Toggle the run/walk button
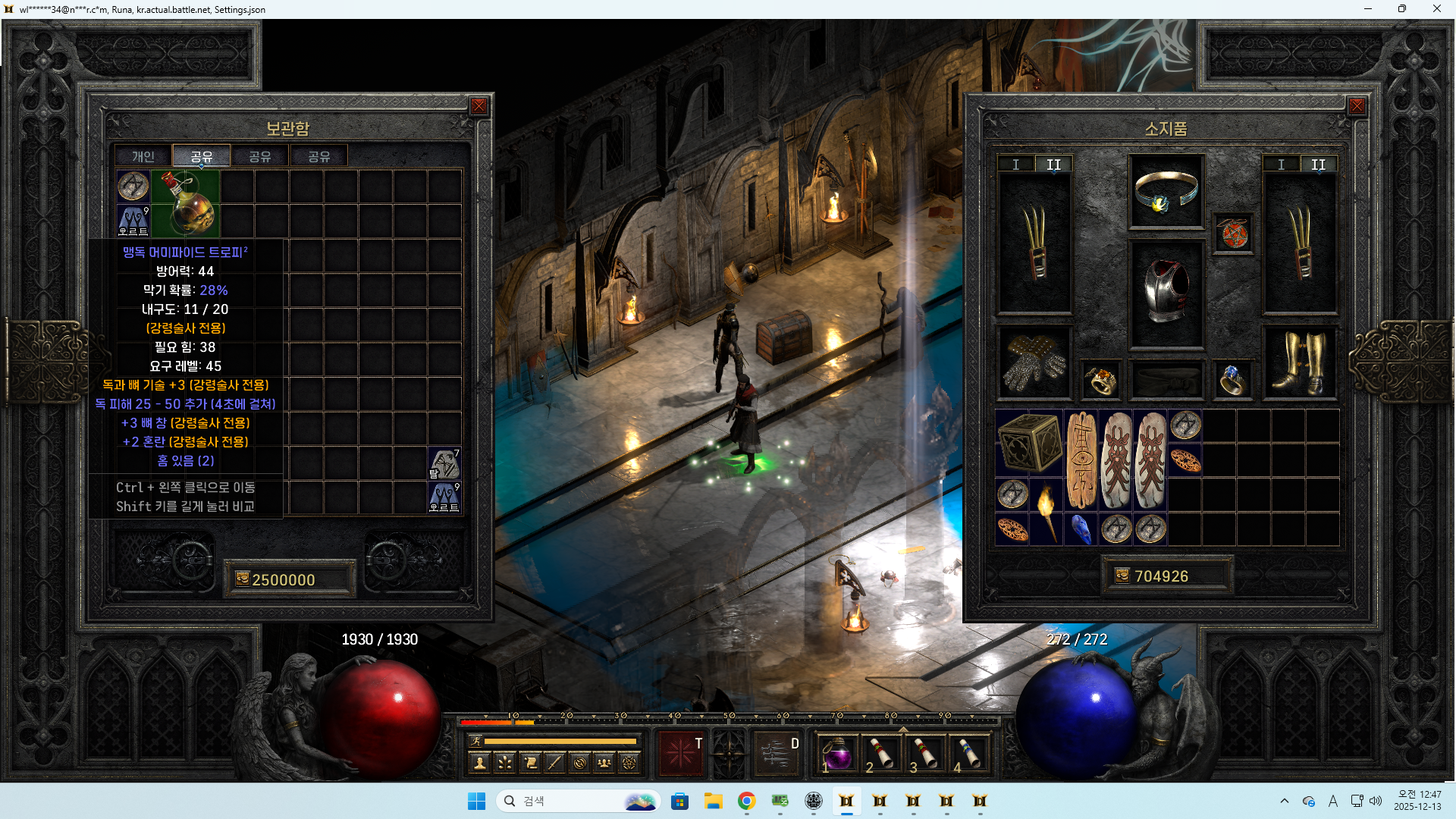The image size is (1456, 819). click(475, 741)
